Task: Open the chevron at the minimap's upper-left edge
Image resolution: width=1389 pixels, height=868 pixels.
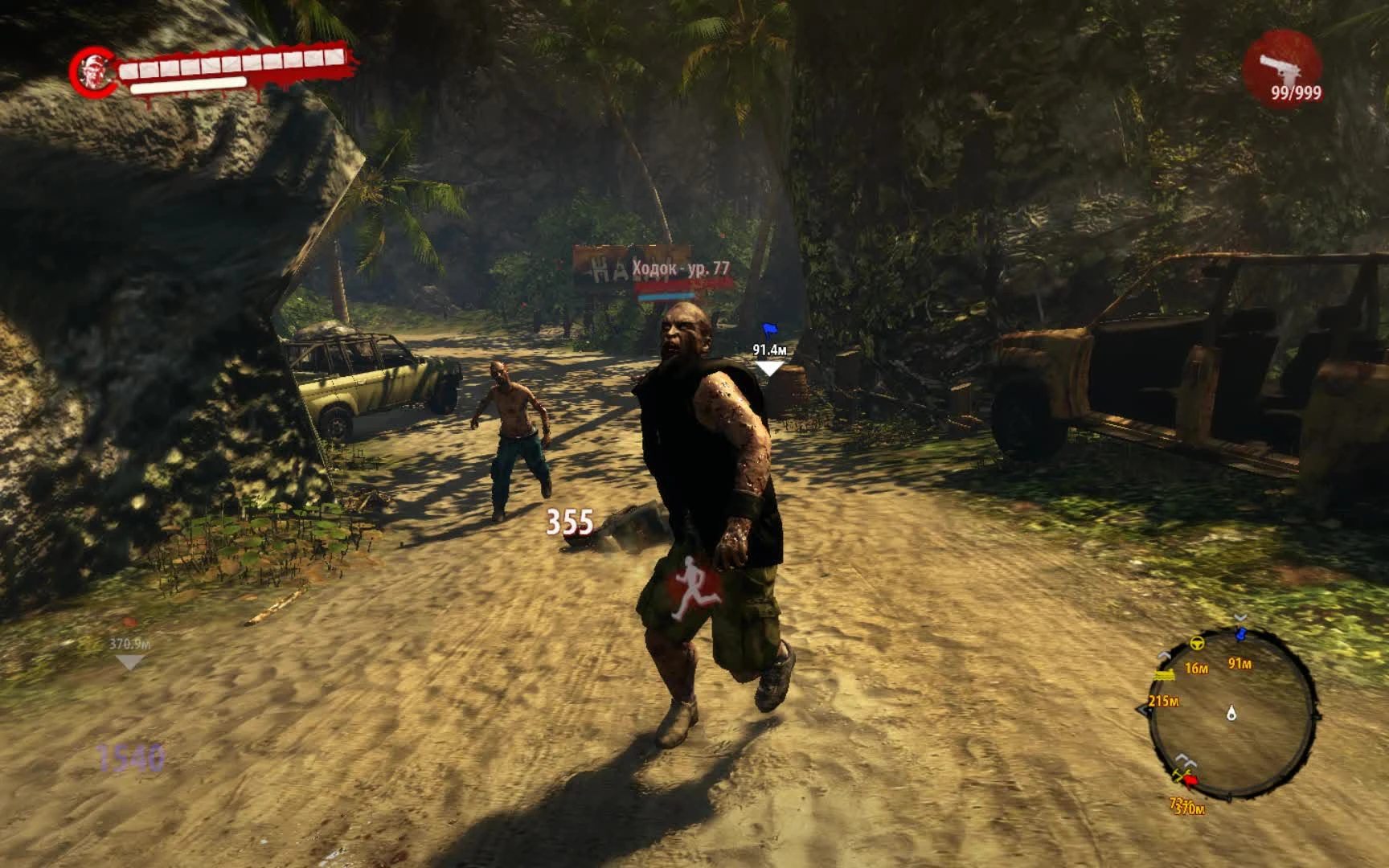Action: [x=1163, y=655]
